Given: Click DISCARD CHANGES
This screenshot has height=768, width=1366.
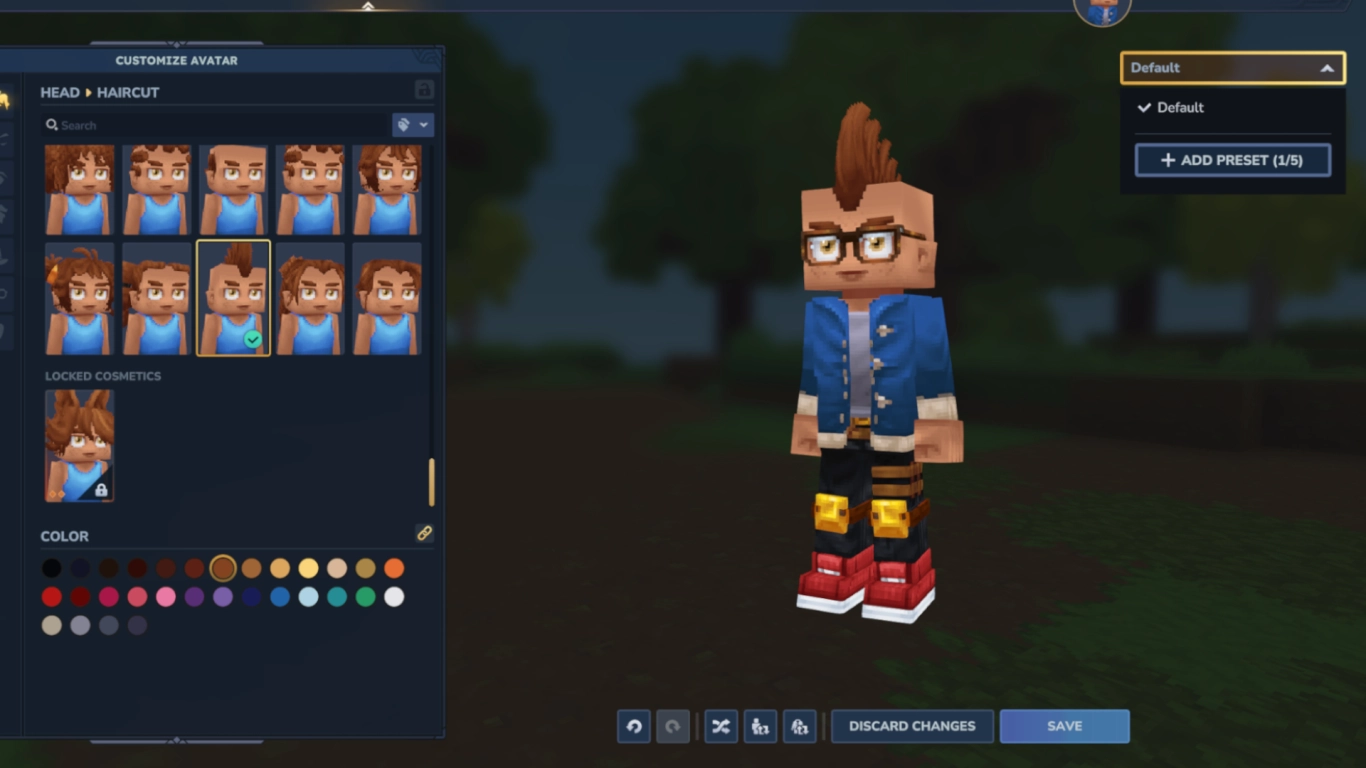Looking at the screenshot, I should (x=911, y=726).
